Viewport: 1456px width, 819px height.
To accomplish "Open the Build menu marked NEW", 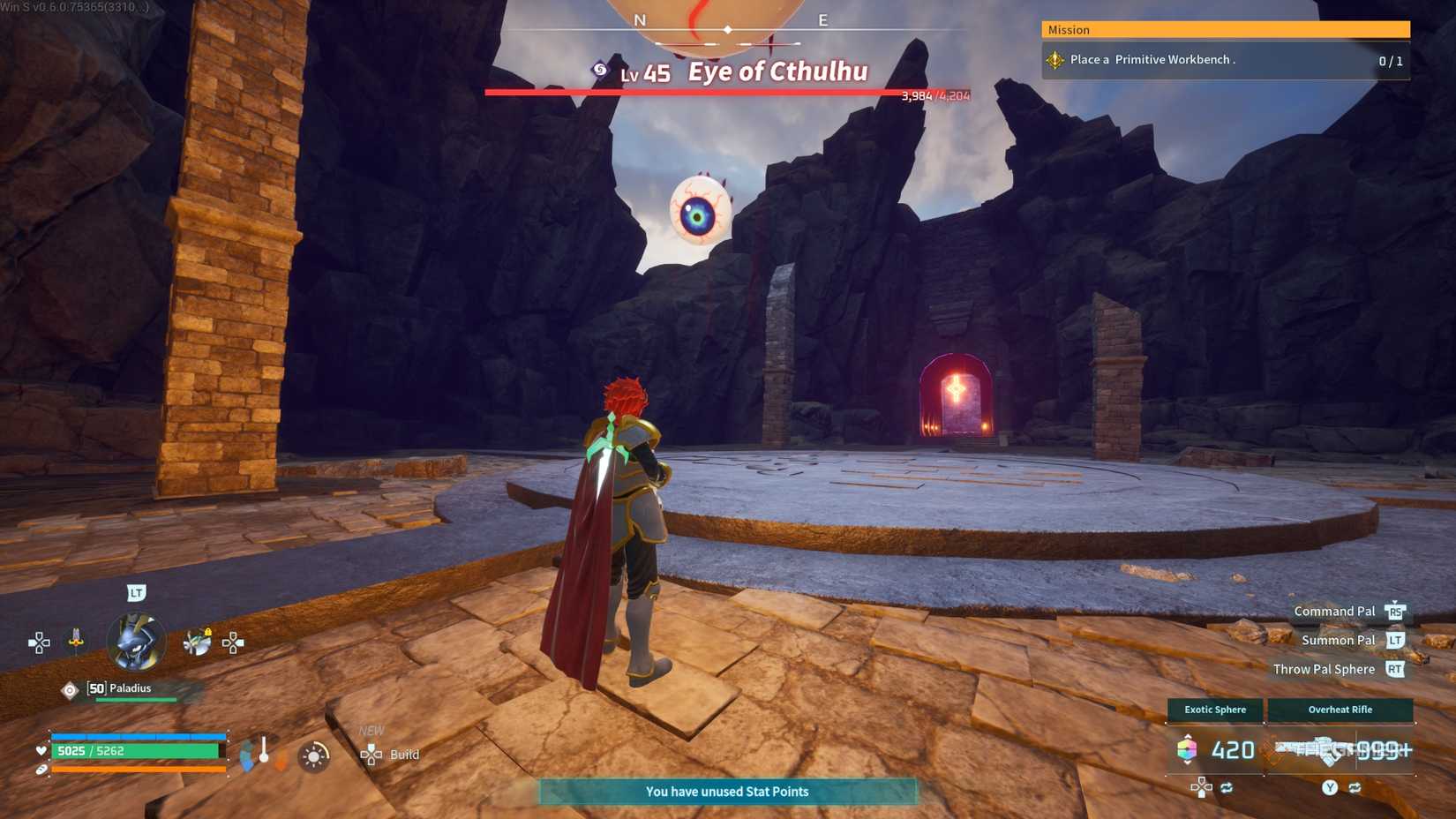I will click(x=392, y=755).
